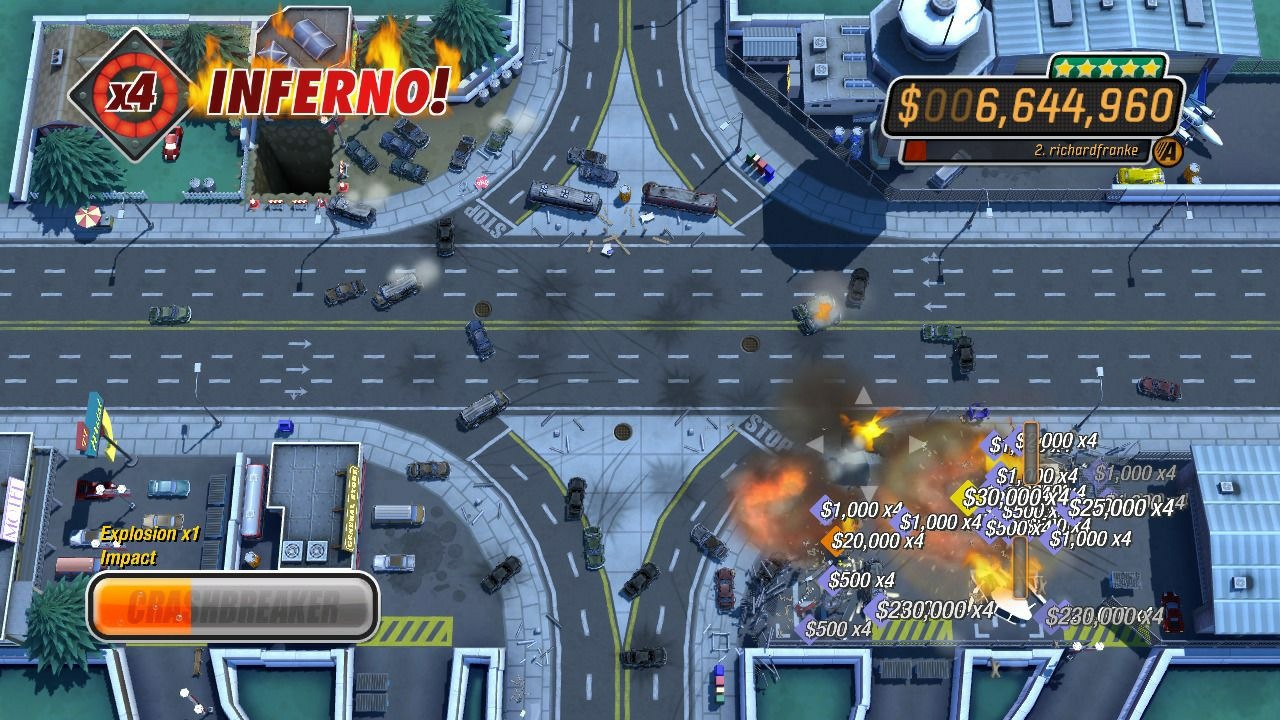Click the fifth star on the rating banner
Viewport: 1280px width, 720px height.
(x=1151, y=68)
